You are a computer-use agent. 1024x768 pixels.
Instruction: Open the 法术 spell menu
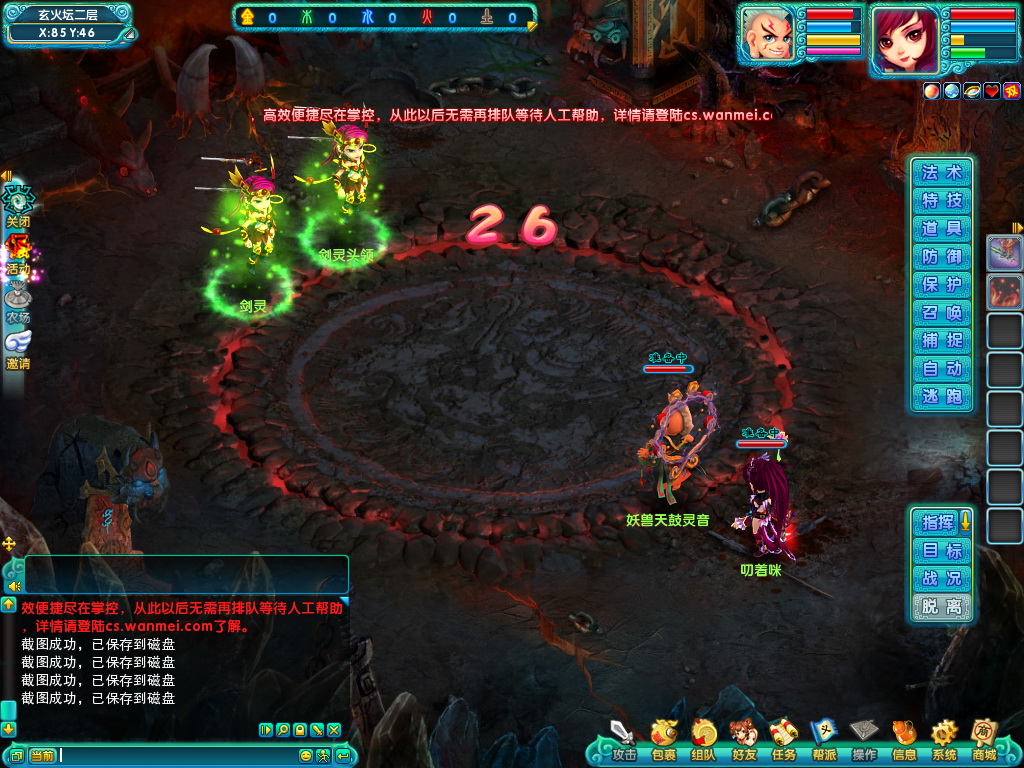[x=941, y=172]
